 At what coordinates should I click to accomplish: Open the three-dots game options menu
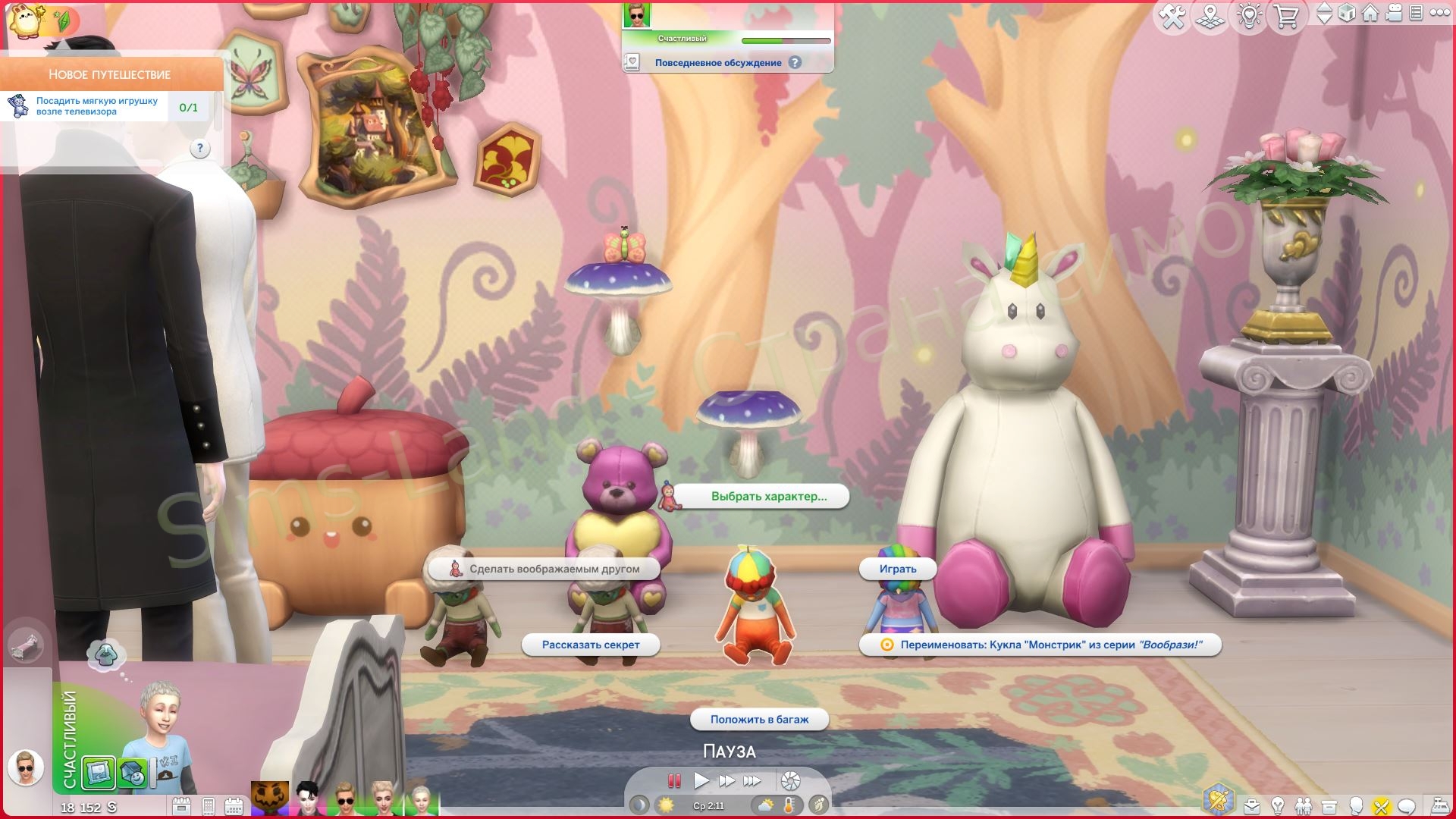click(1439, 13)
